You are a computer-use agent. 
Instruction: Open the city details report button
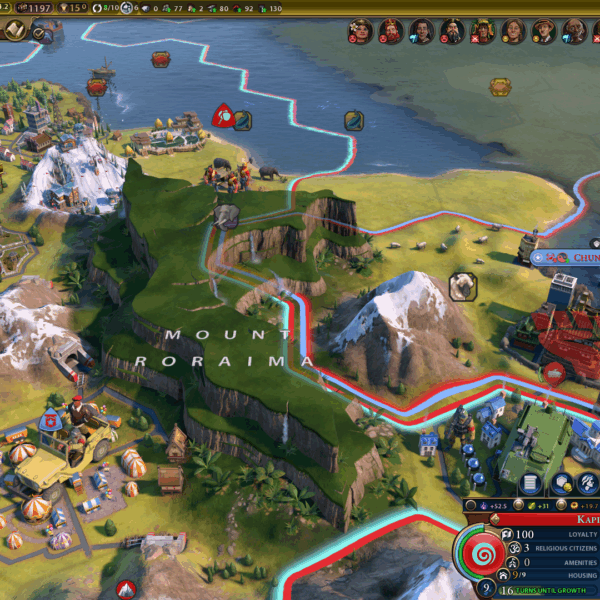point(530,485)
